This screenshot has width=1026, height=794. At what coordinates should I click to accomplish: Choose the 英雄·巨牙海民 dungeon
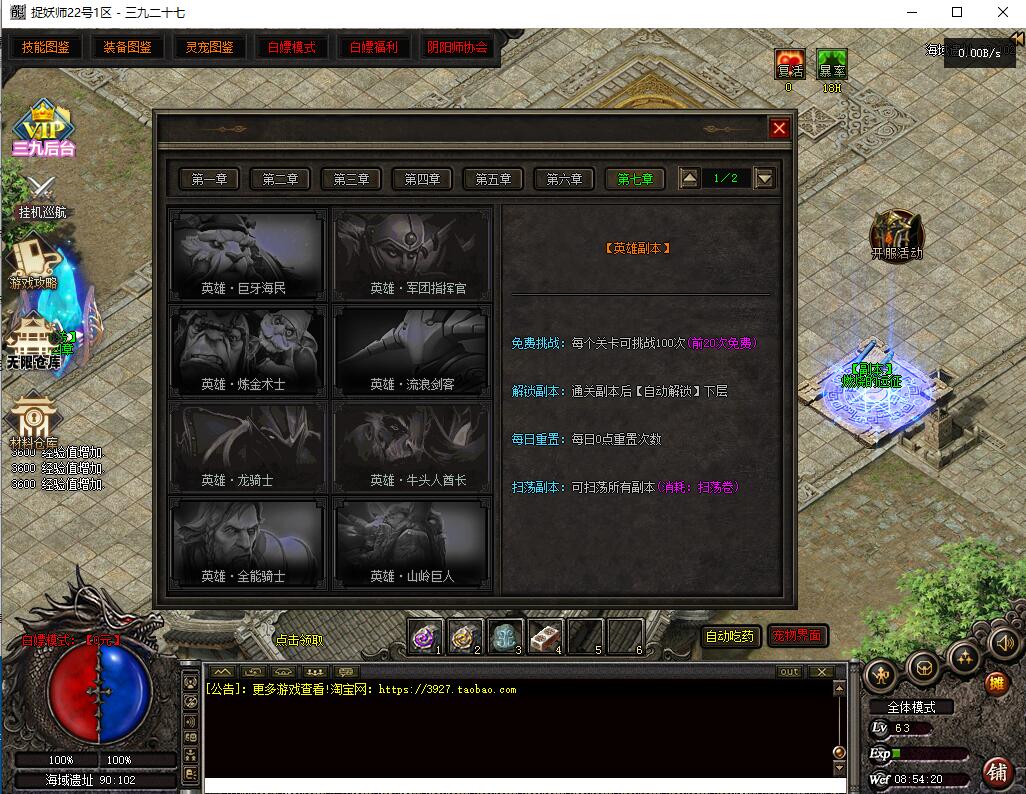coord(246,255)
